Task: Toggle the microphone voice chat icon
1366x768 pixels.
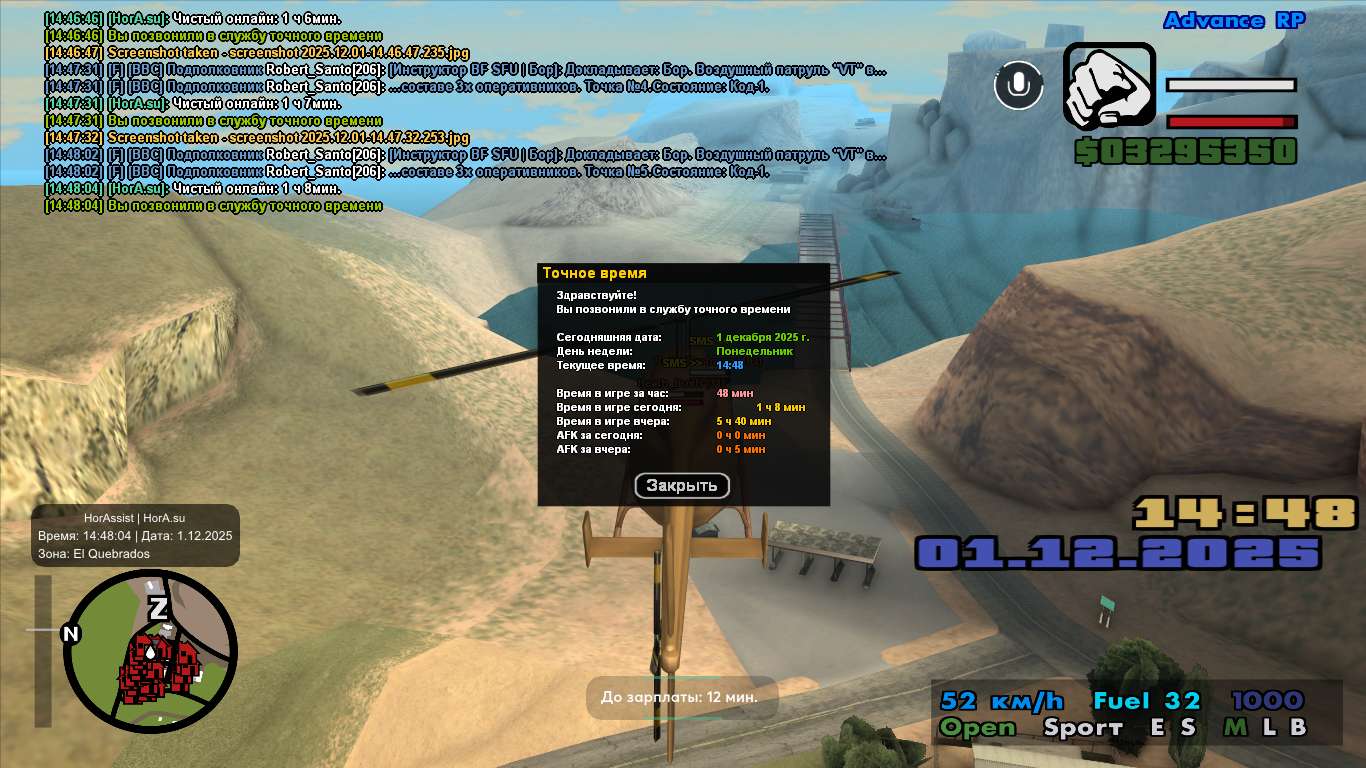Action: click(1018, 85)
